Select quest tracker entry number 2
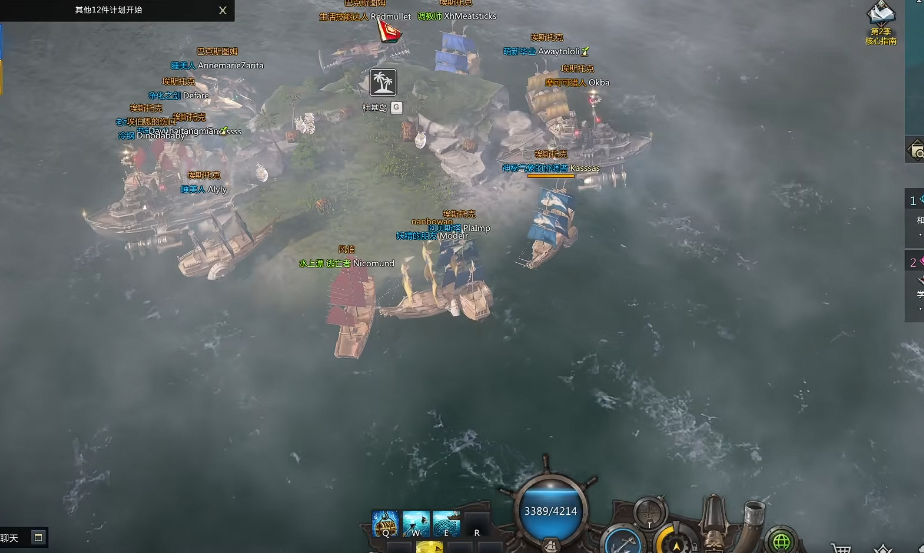Viewport: 924px width, 553px height. (x=914, y=264)
